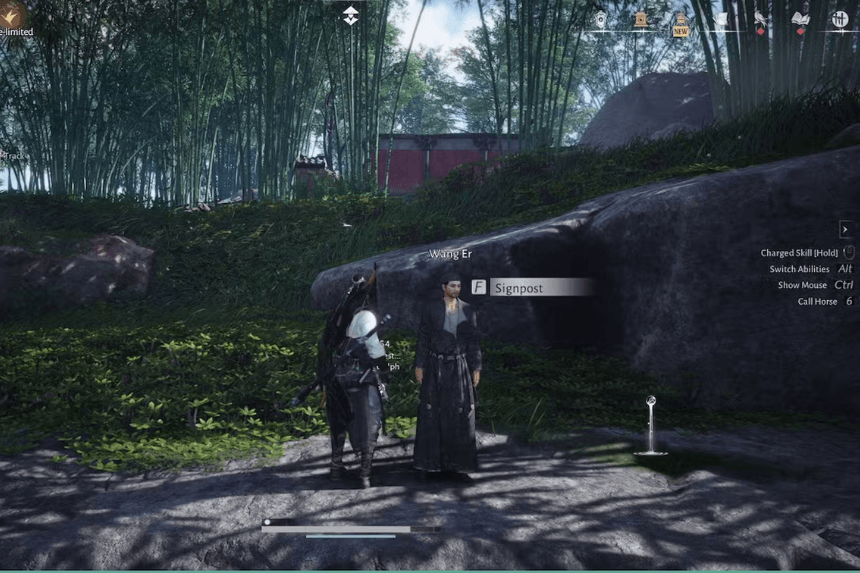The height and width of the screenshot is (573, 860).
Task: Select the Signpost interaction prompt
Action: [532, 287]
